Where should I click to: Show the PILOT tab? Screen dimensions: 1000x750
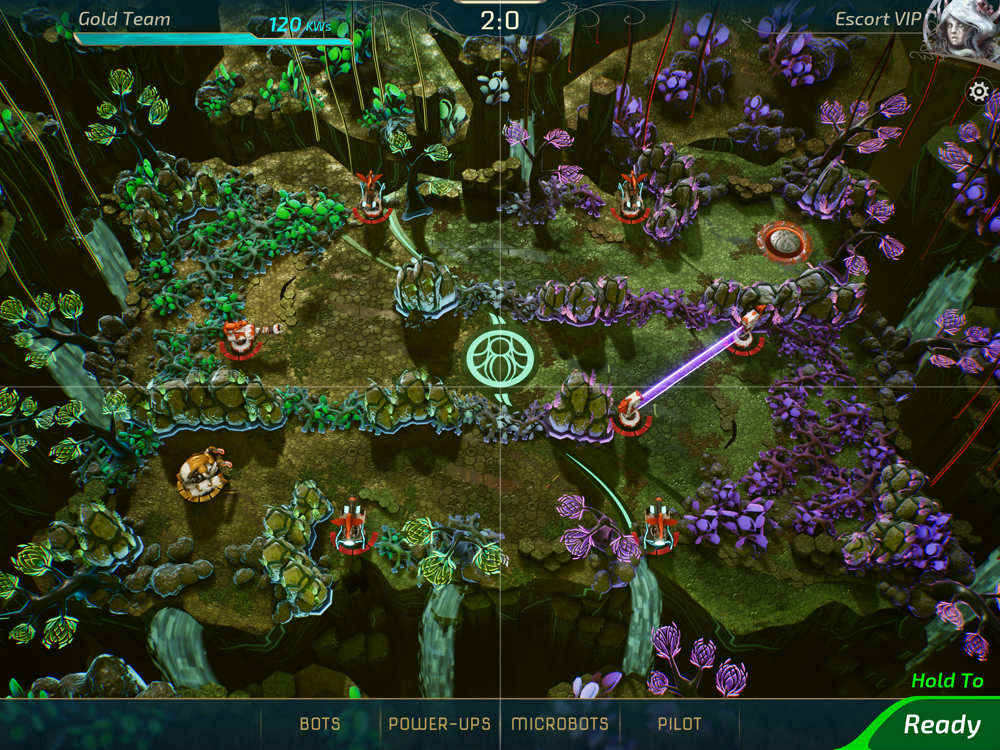[680, 724]
